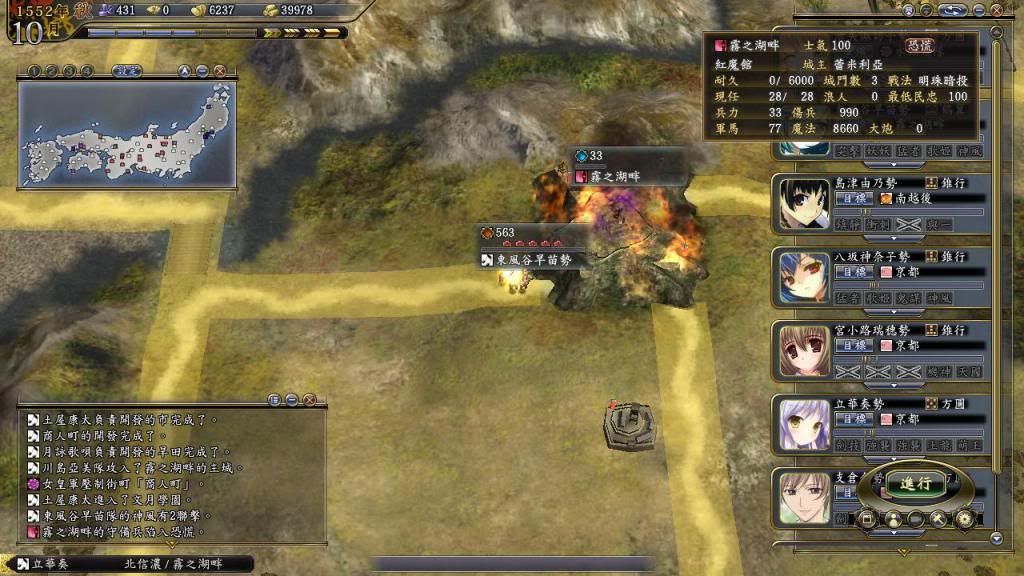Minimize the minimap panel

(203, 71)
